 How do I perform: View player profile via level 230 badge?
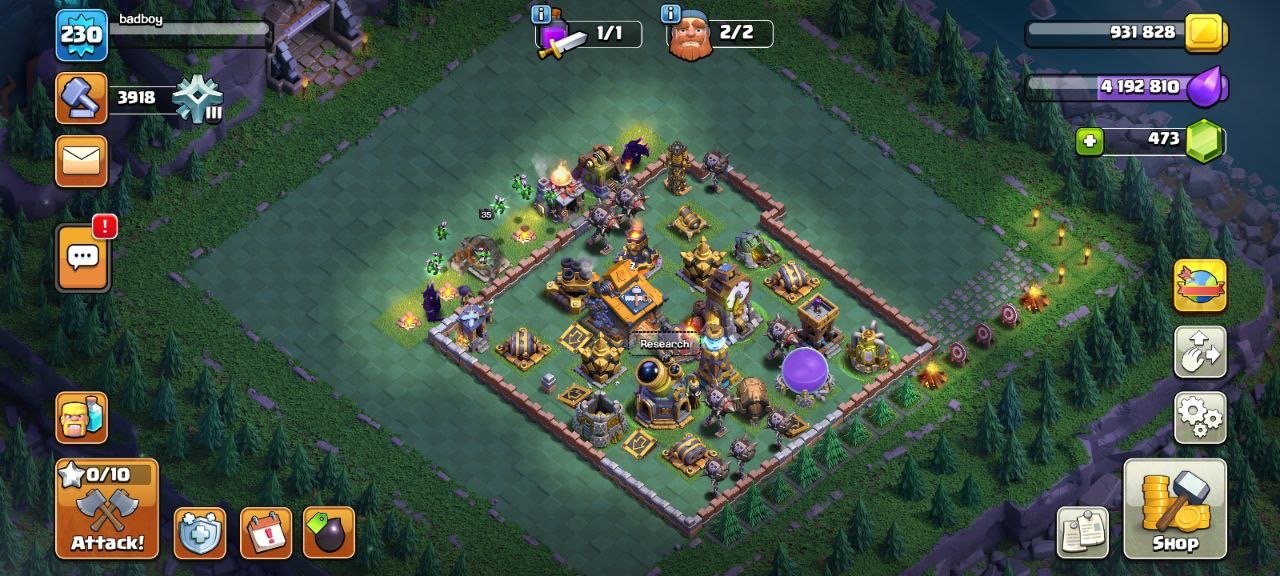[x=81, y=35]
